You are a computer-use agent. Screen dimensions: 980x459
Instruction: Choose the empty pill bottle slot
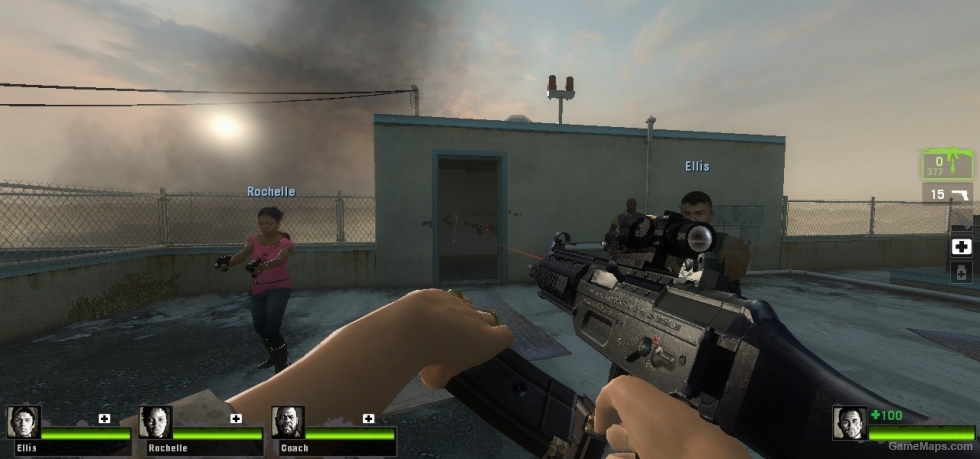(961, 272)
